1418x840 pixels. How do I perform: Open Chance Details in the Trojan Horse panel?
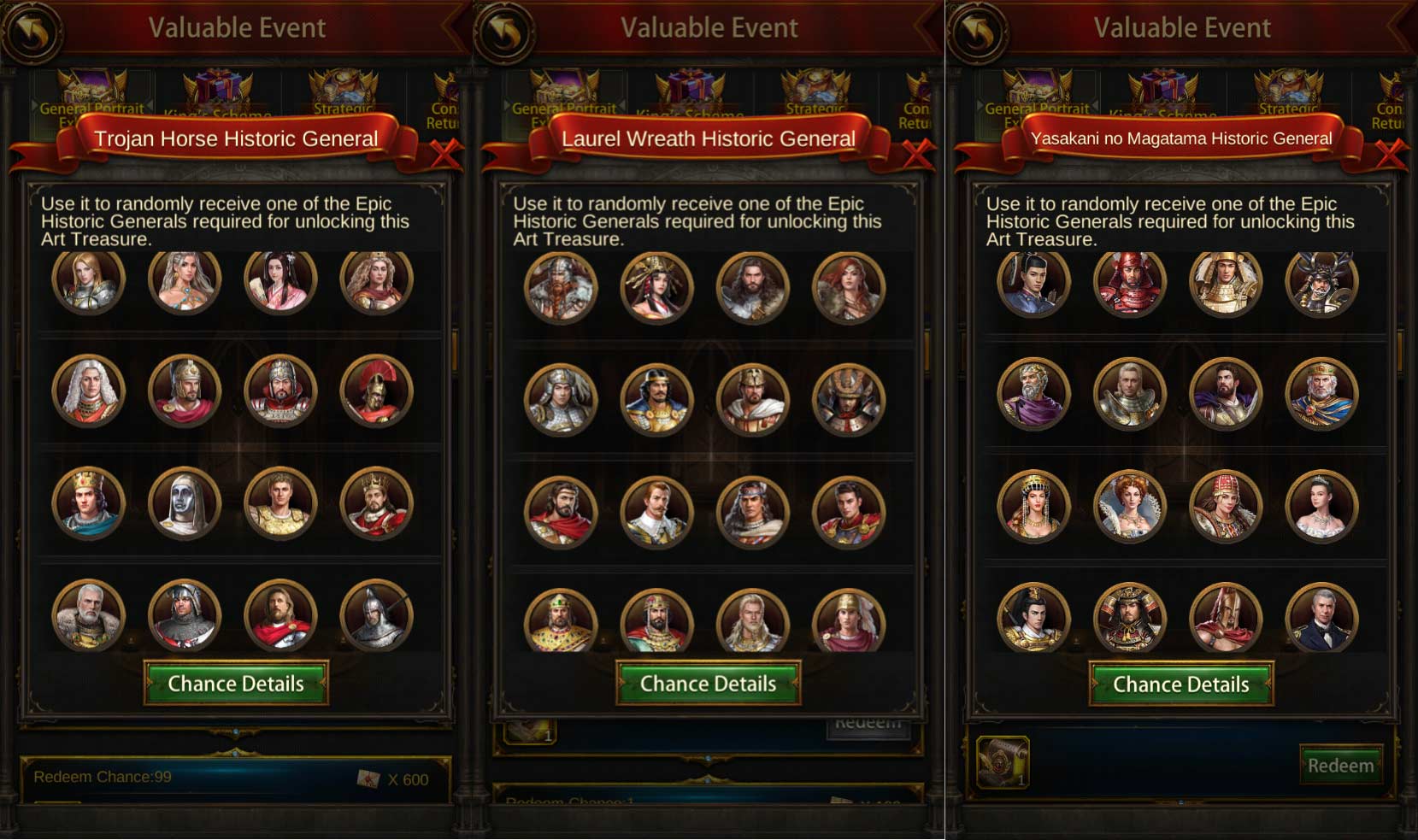237,684
